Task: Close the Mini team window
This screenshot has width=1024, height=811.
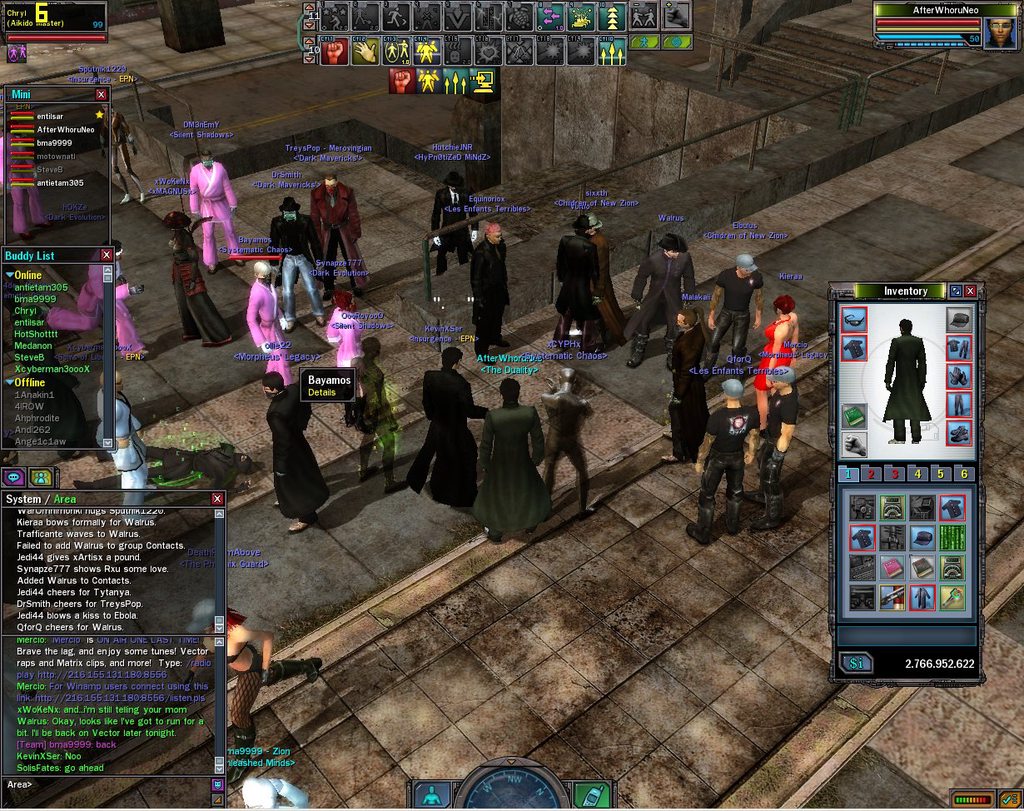Action: pos(101,94)
